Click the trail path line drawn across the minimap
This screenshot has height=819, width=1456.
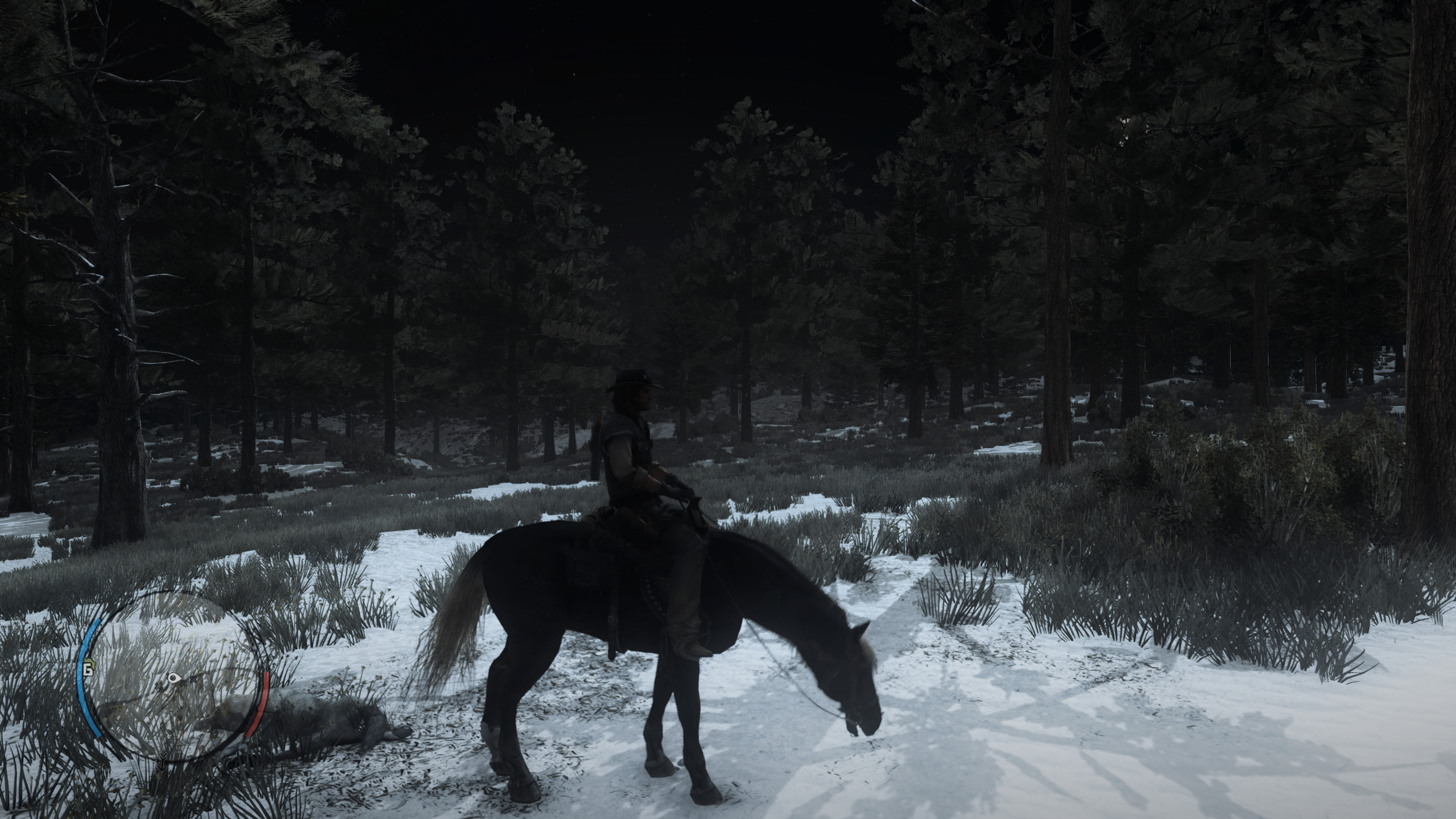135,701
